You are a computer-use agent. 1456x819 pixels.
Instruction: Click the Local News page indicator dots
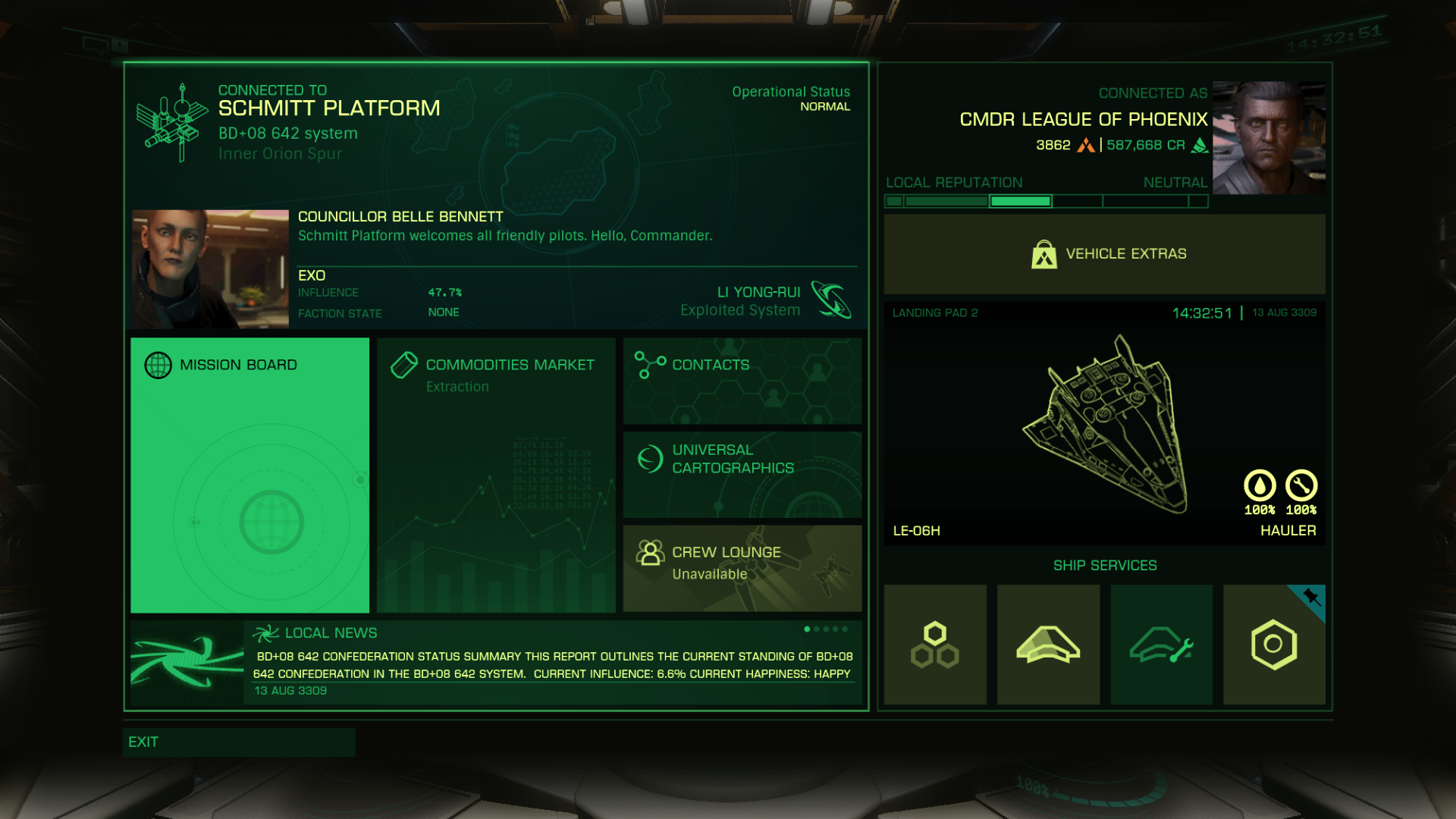tap(826, 629)
